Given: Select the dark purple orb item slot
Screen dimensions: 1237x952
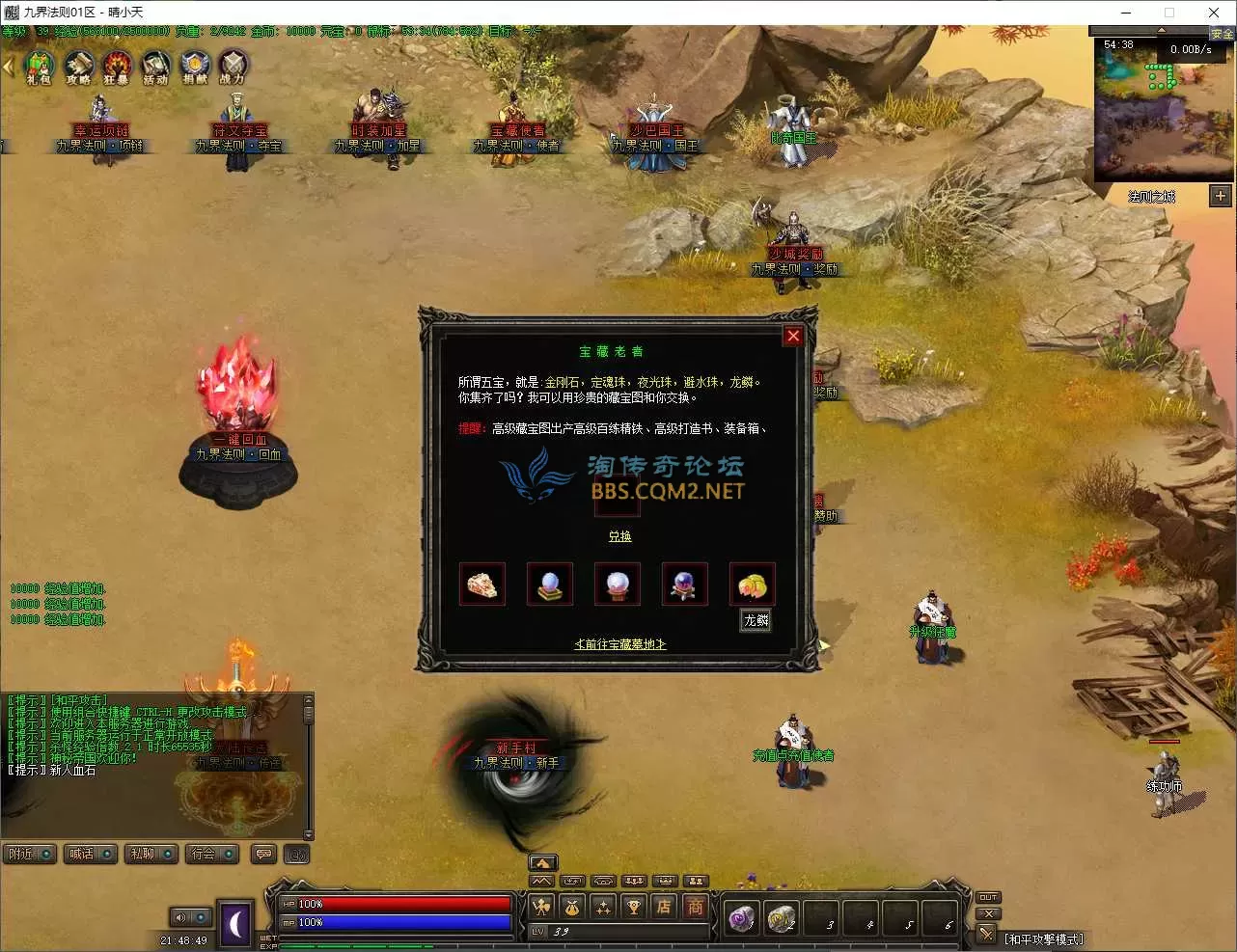Looking at the screenshot, I should [684, 585].
